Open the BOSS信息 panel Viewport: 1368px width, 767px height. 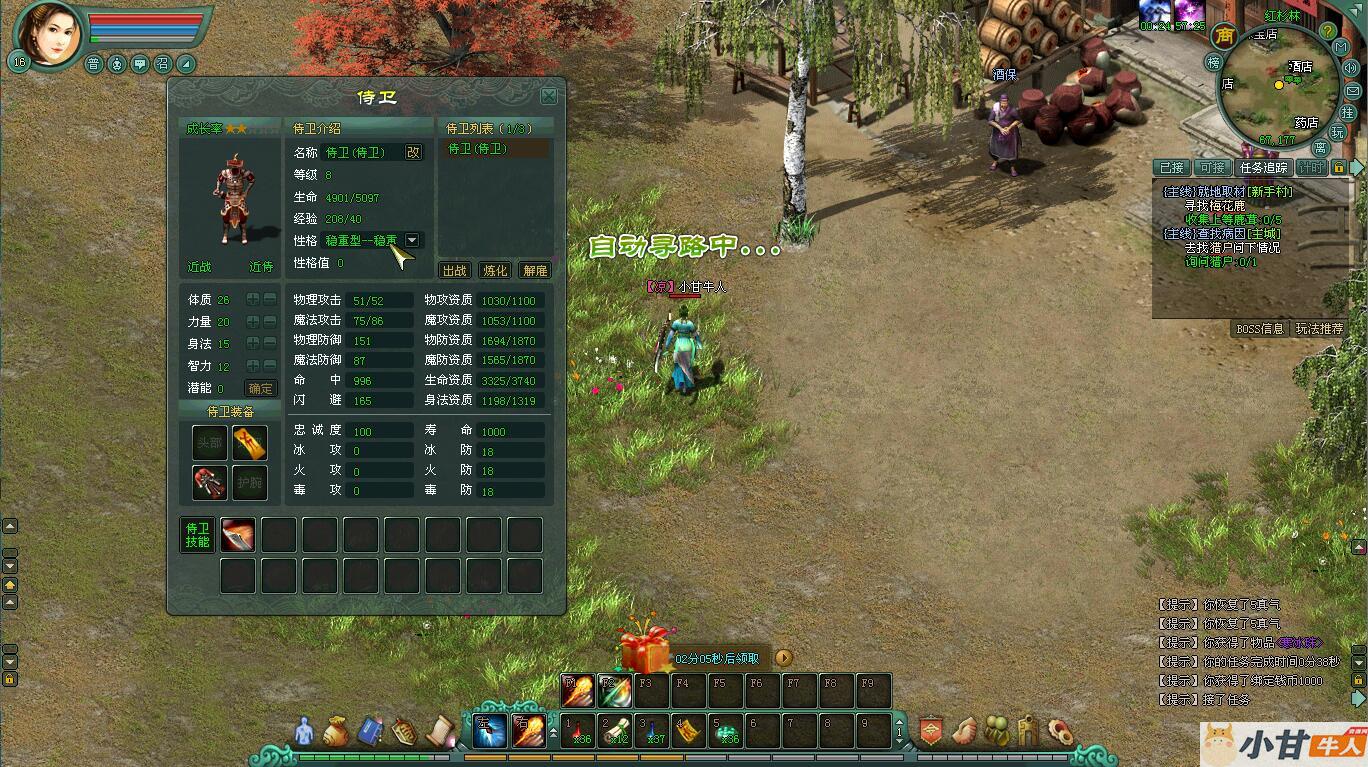[1260, 328]
